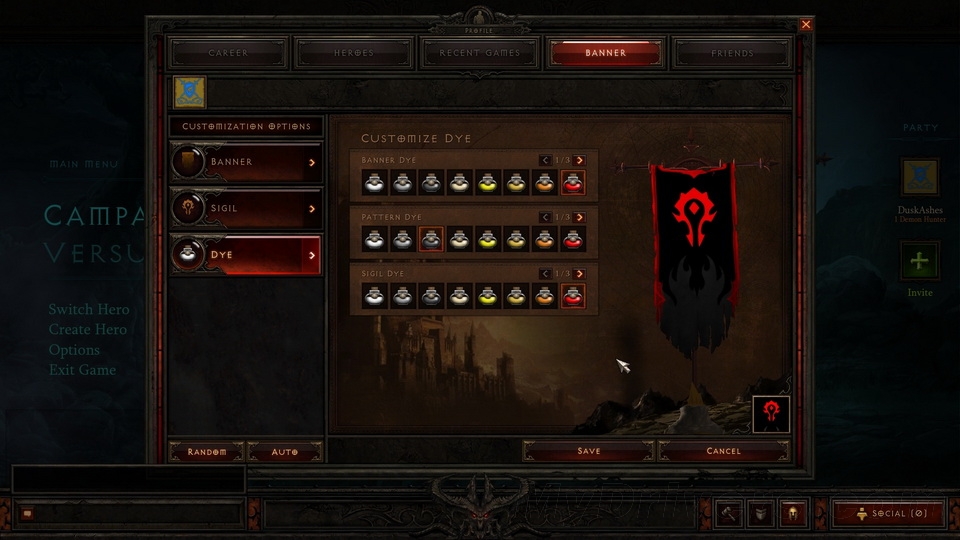Show the Recent Games tab

[480, 53]
